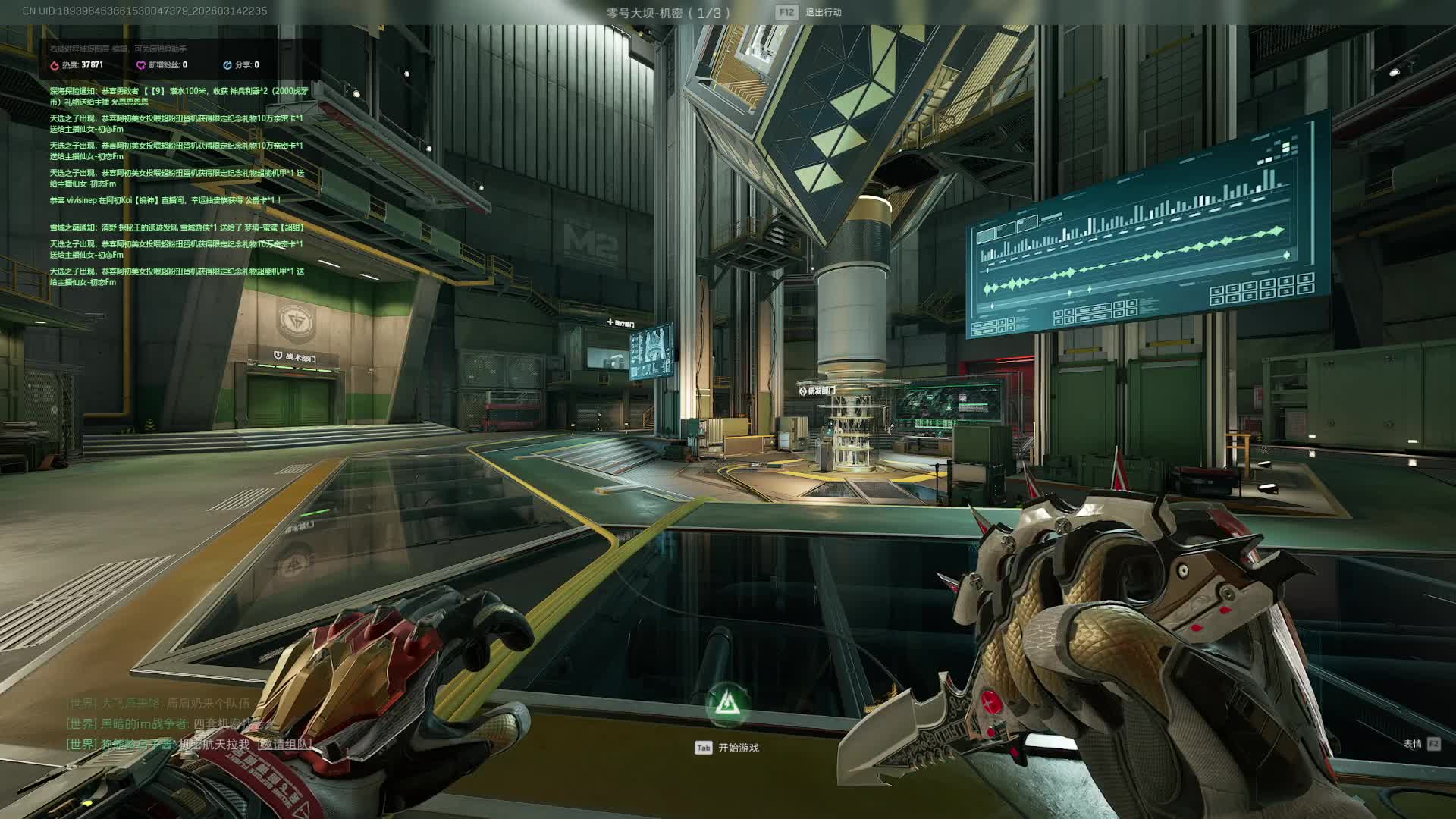The image size is (1456, 819).
Task: Select the 大飞盾 world chat message
Action: 158,703
